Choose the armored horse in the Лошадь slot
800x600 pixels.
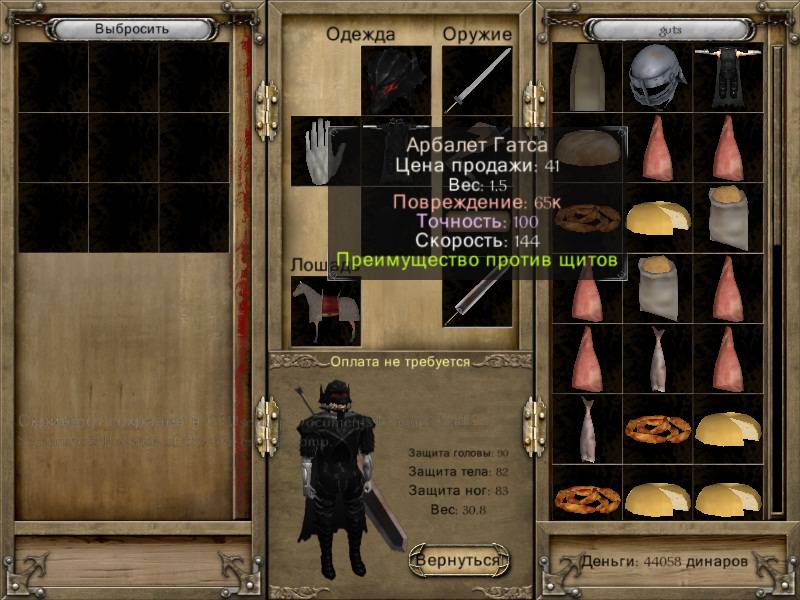325,310
